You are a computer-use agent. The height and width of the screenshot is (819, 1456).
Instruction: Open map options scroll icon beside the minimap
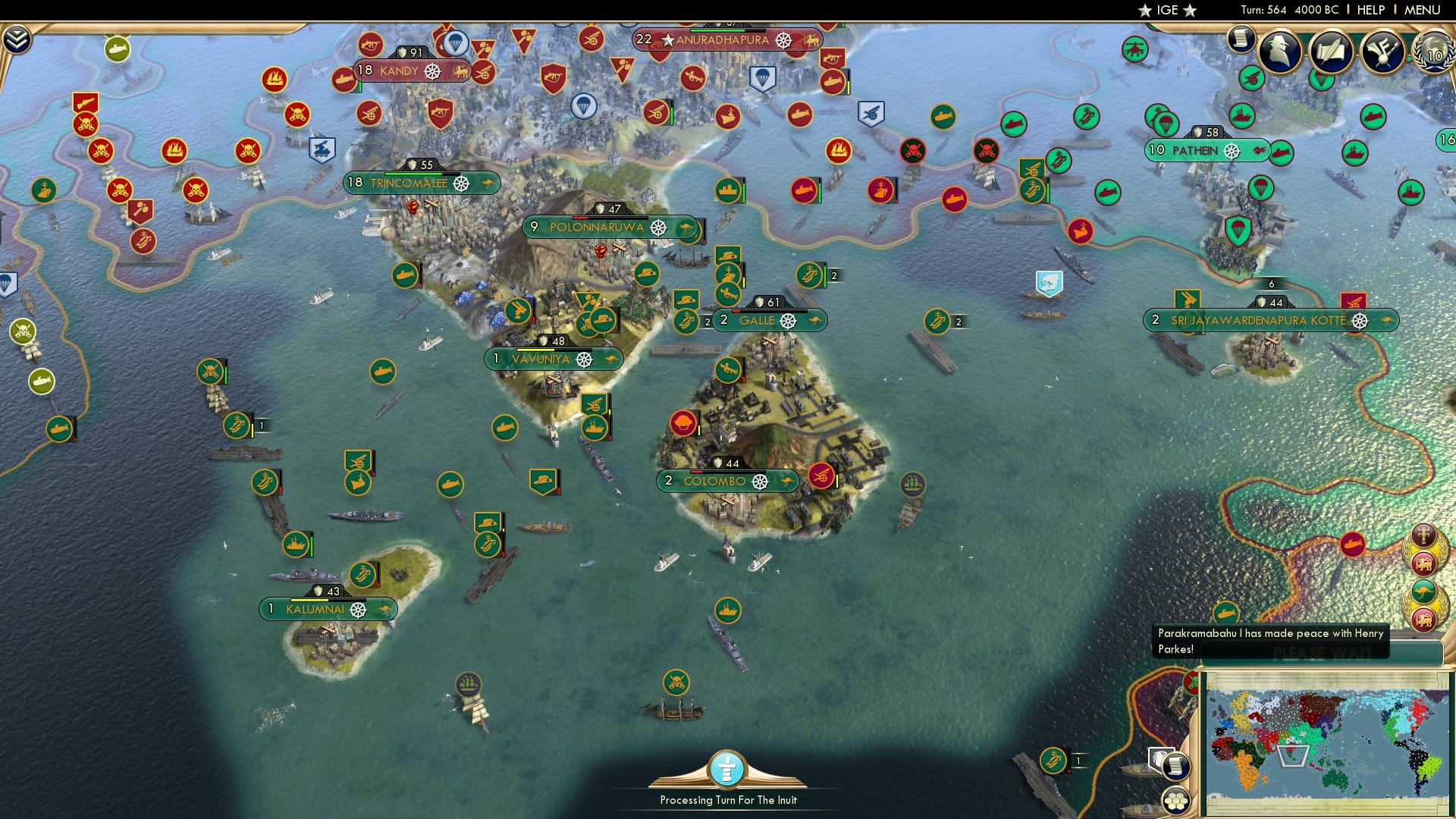(x=1175, y=767)
